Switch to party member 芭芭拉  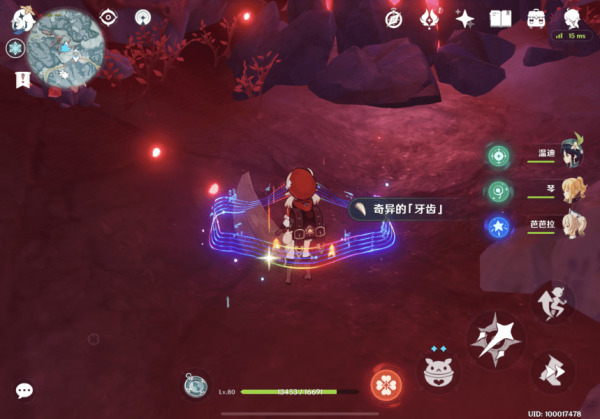572,226
